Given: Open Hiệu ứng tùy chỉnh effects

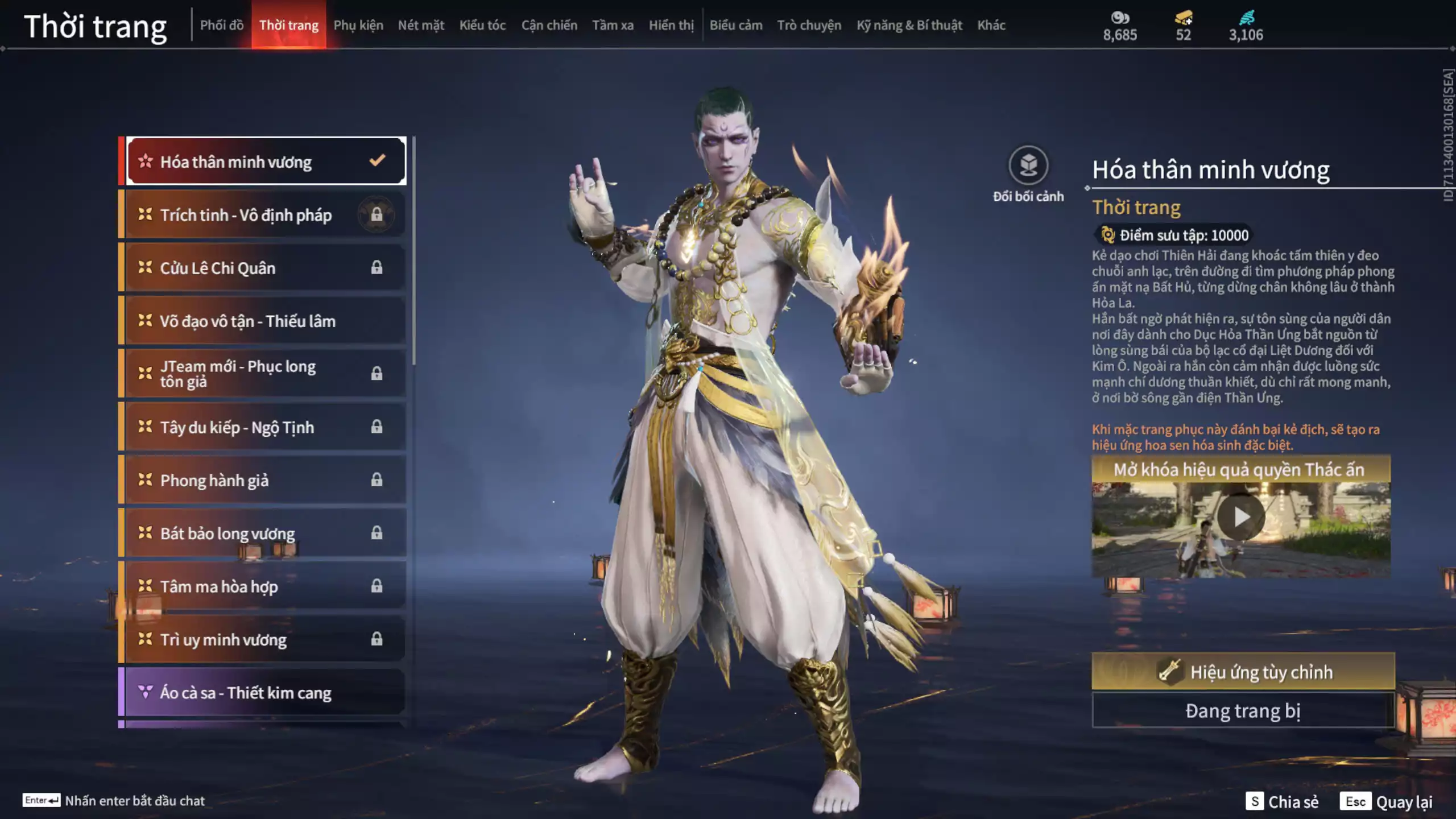Looking at the screenshot, I should point(1243,672).
